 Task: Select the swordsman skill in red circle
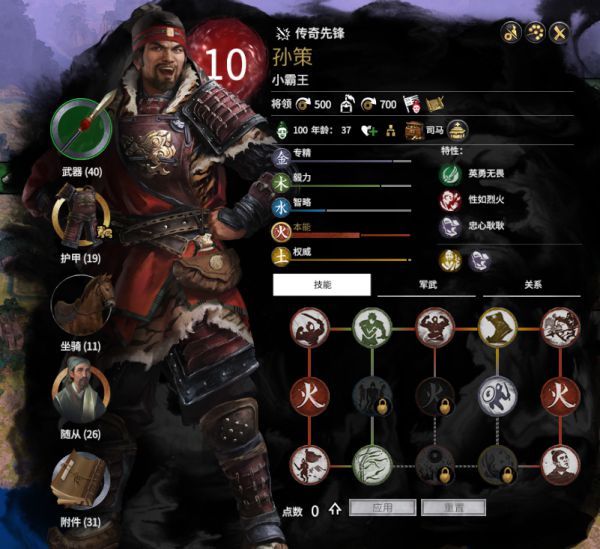310,327
